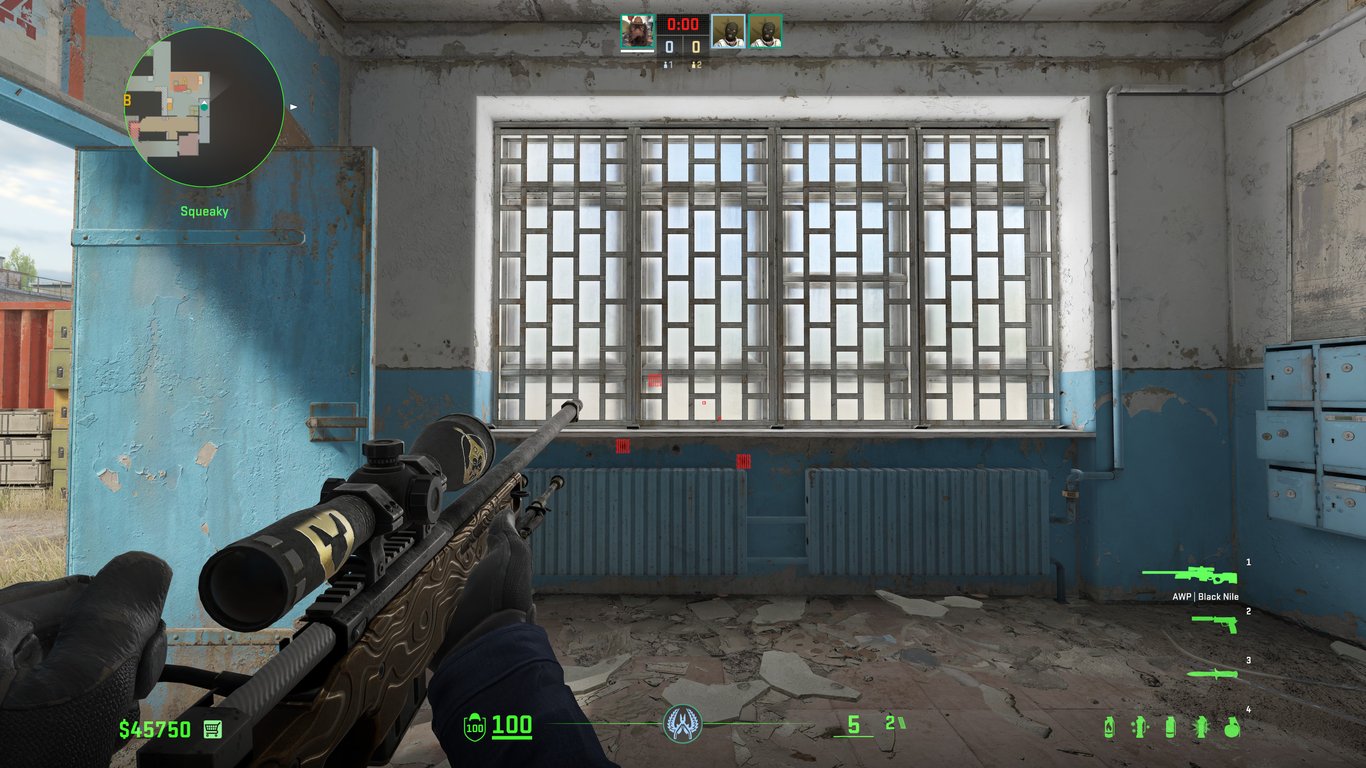Select the incendiary grenade with flame icon
This screenshot has width=1366, height=768.
click(x=1110, y=727)
